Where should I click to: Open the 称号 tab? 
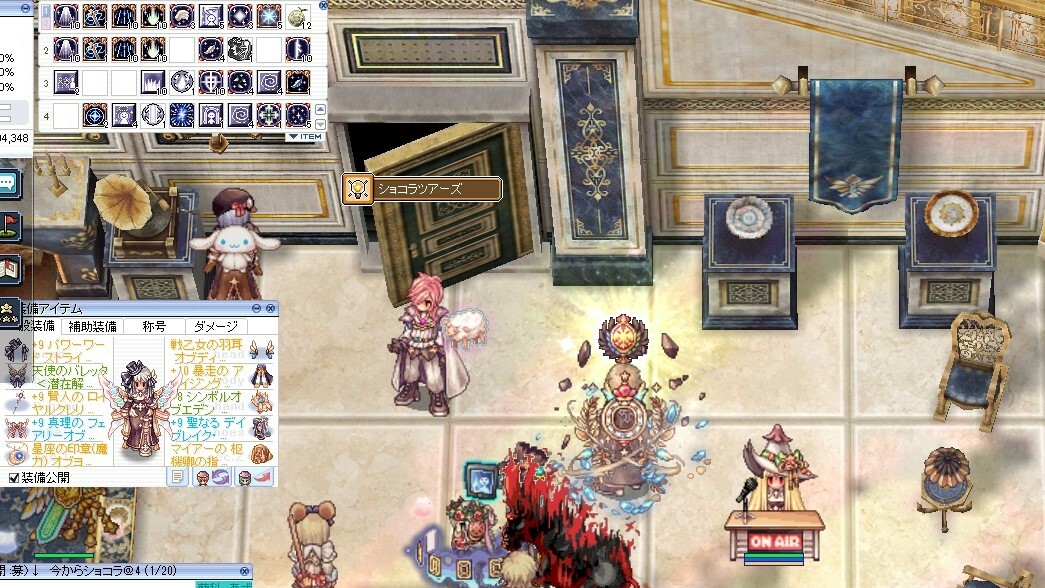click(x=154, y=326)
